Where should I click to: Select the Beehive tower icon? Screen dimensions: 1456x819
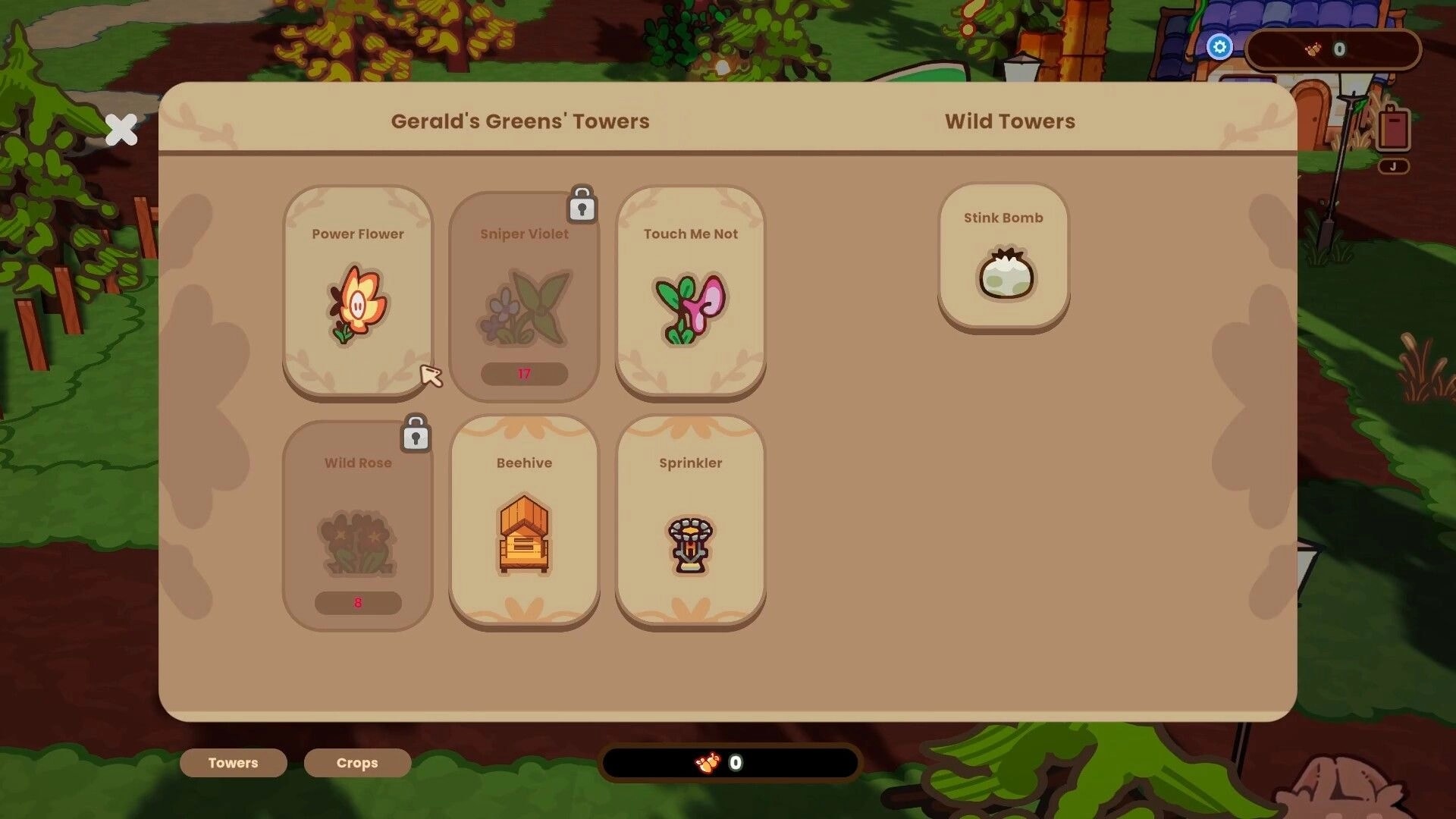click(x=524, y=531)
